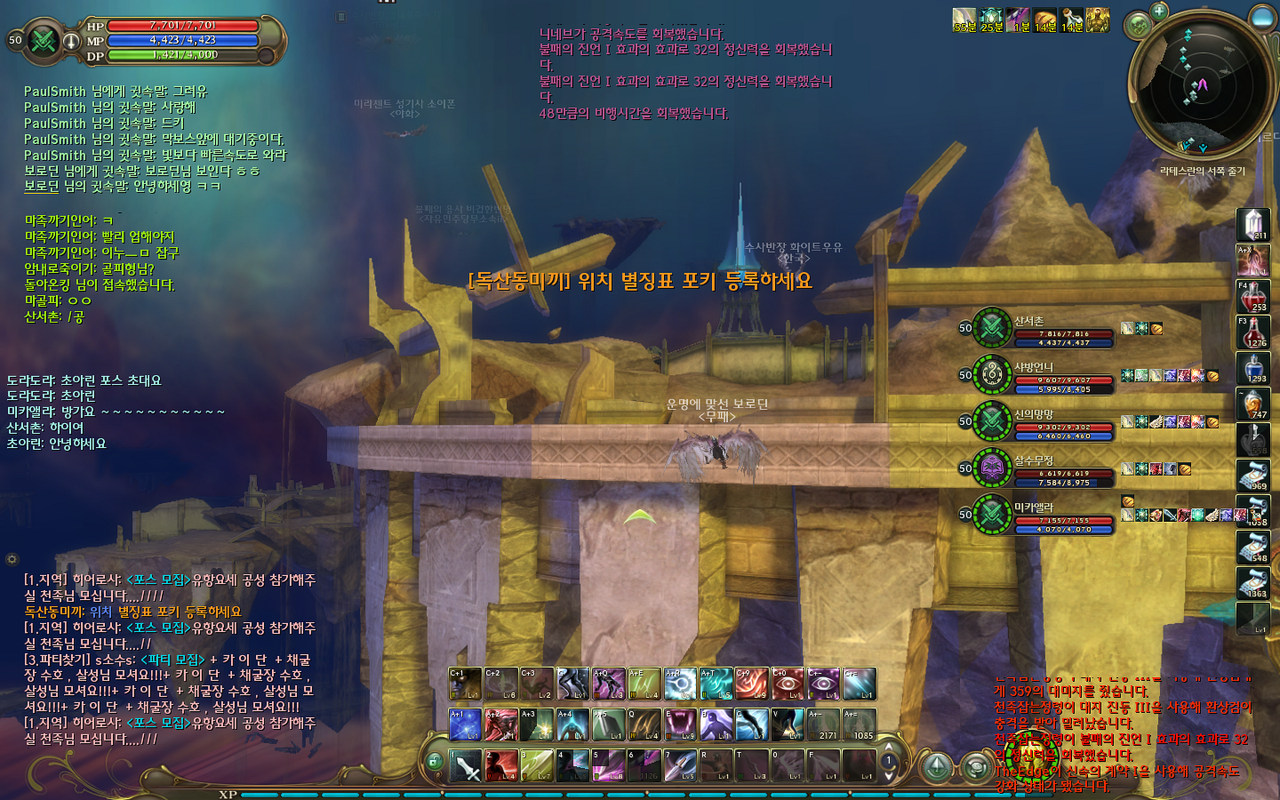Use the orange potion with 747 count
The height and width of the screenshot is (800, 1280).
(x=1253, y=404)
